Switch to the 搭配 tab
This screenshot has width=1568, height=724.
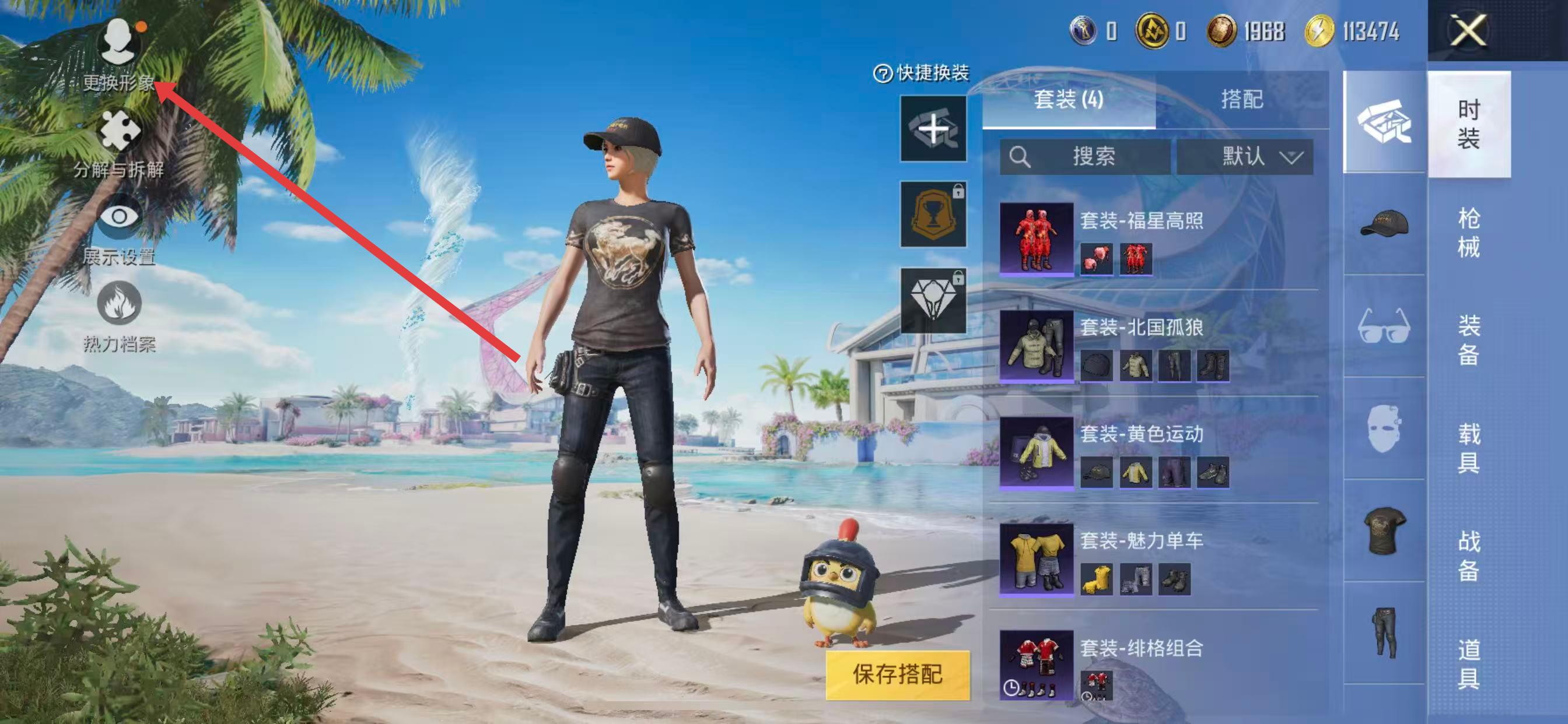point(1242,100)
